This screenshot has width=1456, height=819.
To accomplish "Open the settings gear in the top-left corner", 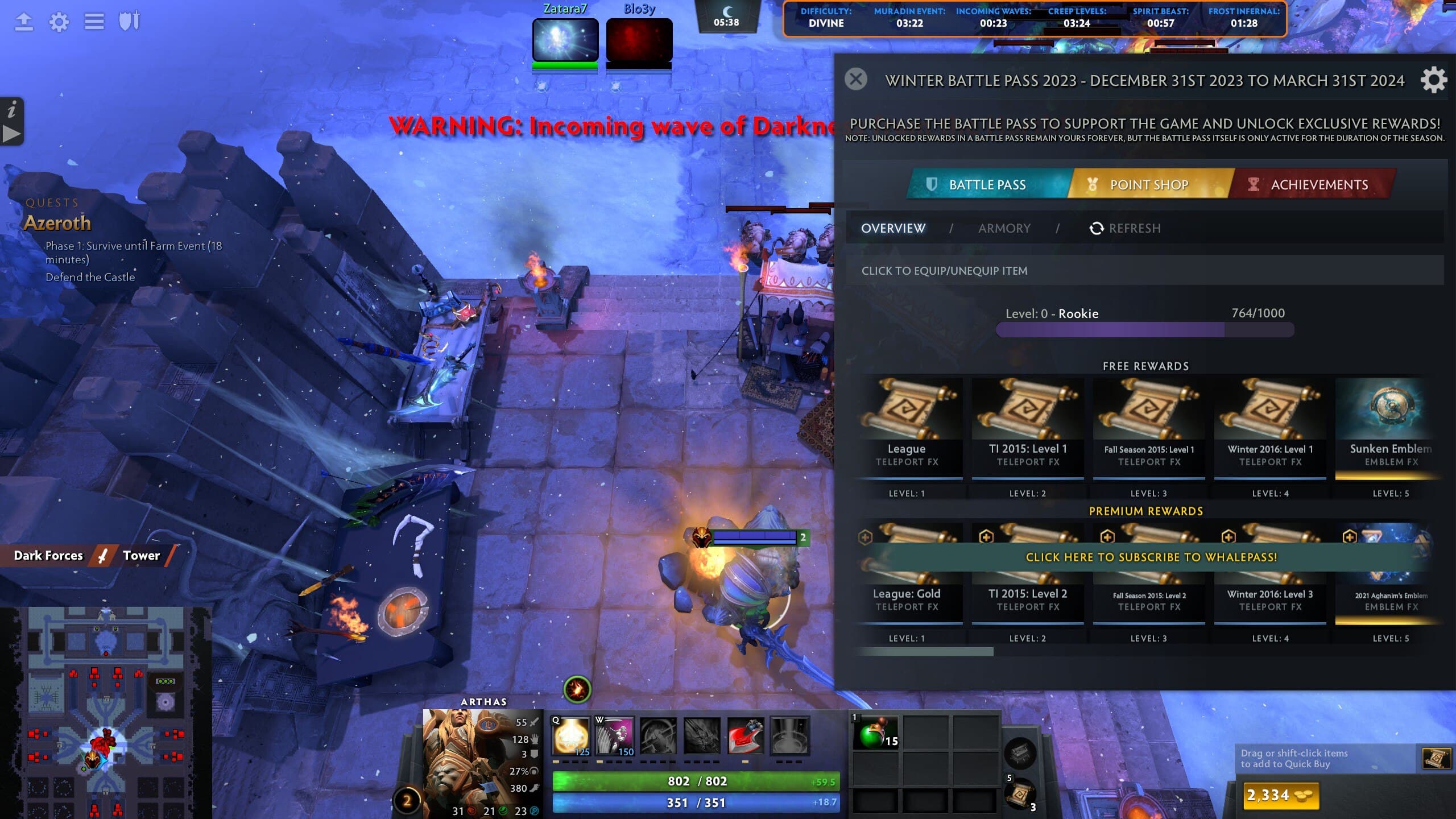I will point(59,22).
